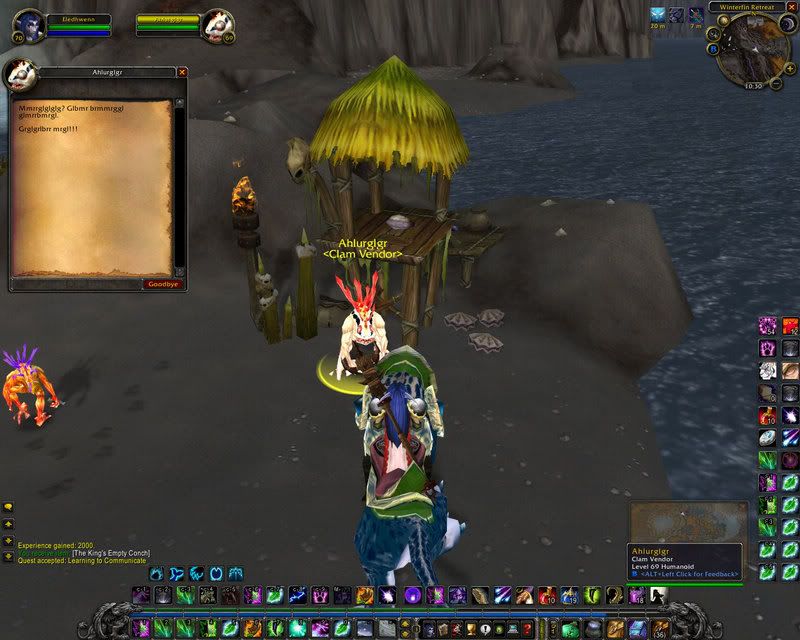
Task: Click the Ahlurglgr target portrait
Action: coord(218,26)
